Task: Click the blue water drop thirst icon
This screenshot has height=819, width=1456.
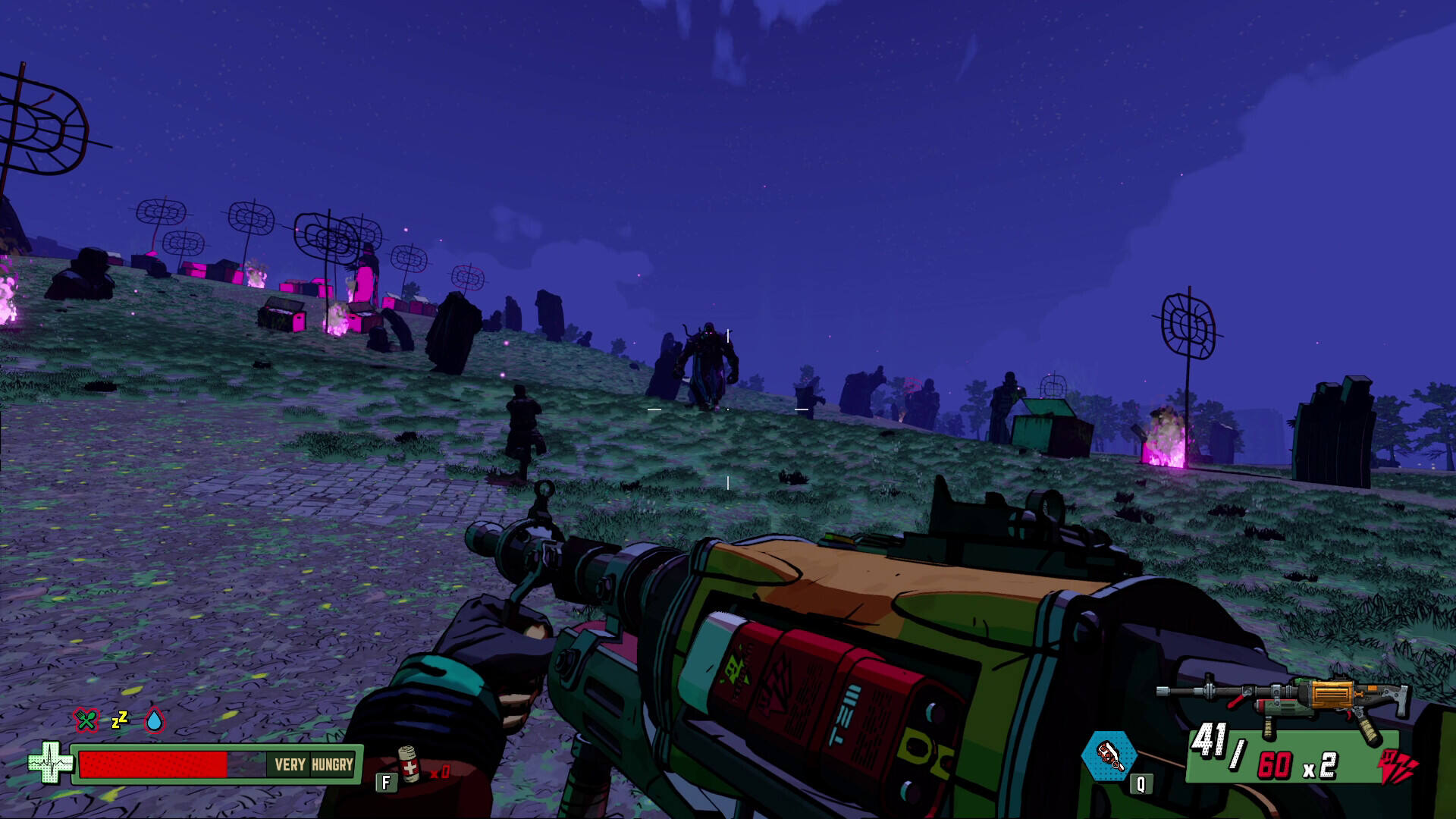Action: tap(154, 720)
